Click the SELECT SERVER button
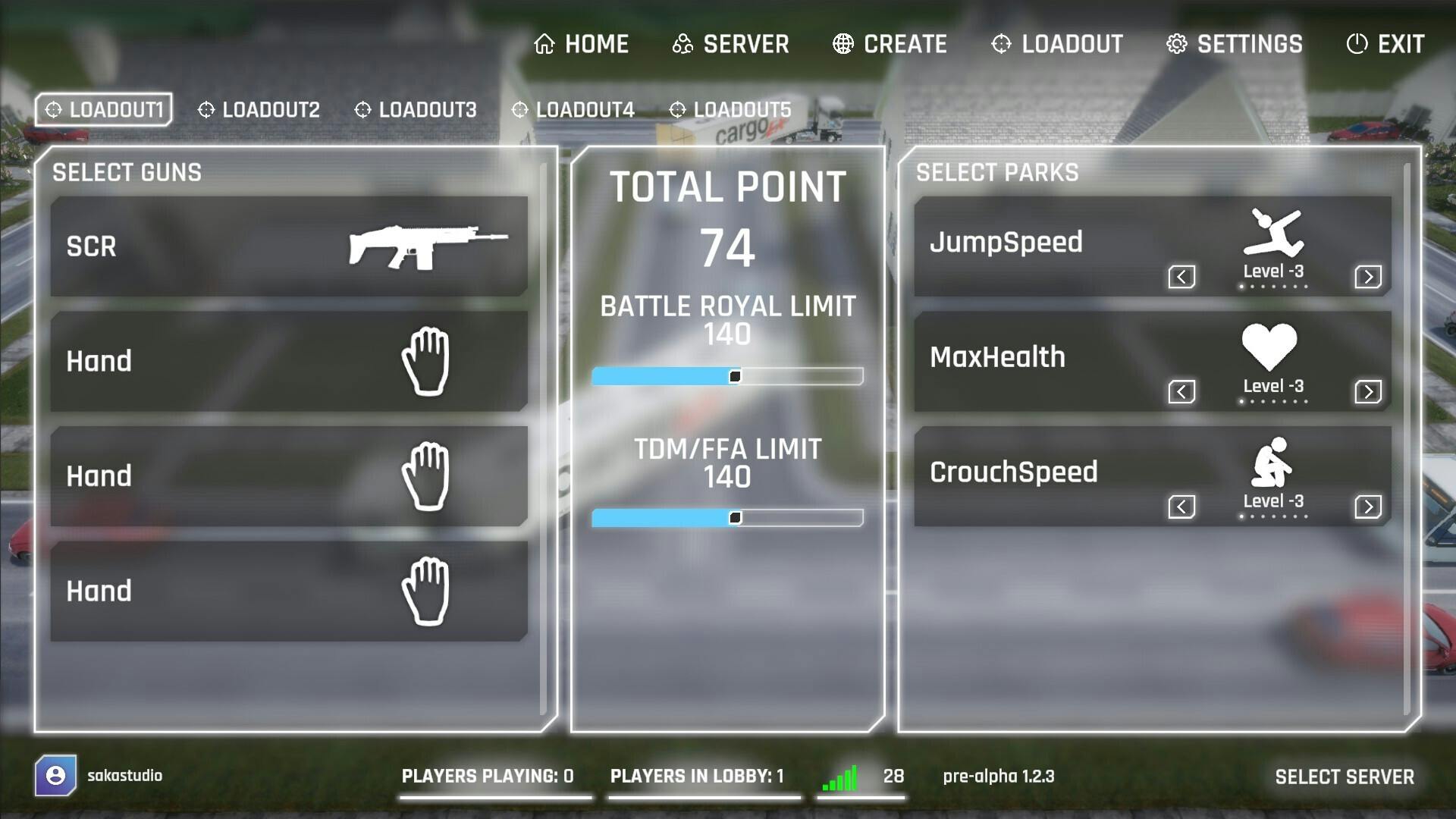Image resolution: width=1456 pixels, height=819 pixels. click(1344, 777)
